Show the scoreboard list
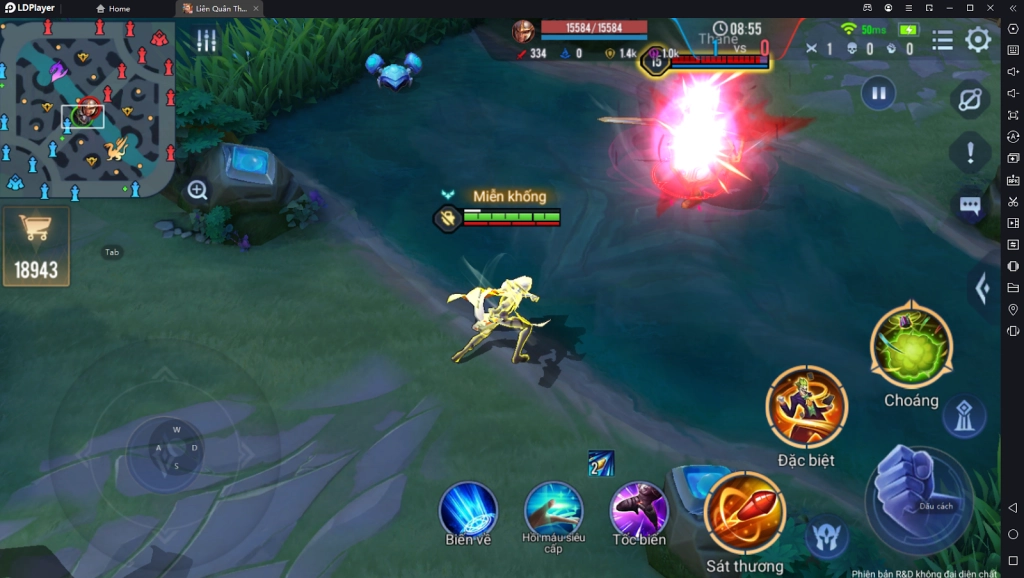1024x578 pixels. coord(942,40)
